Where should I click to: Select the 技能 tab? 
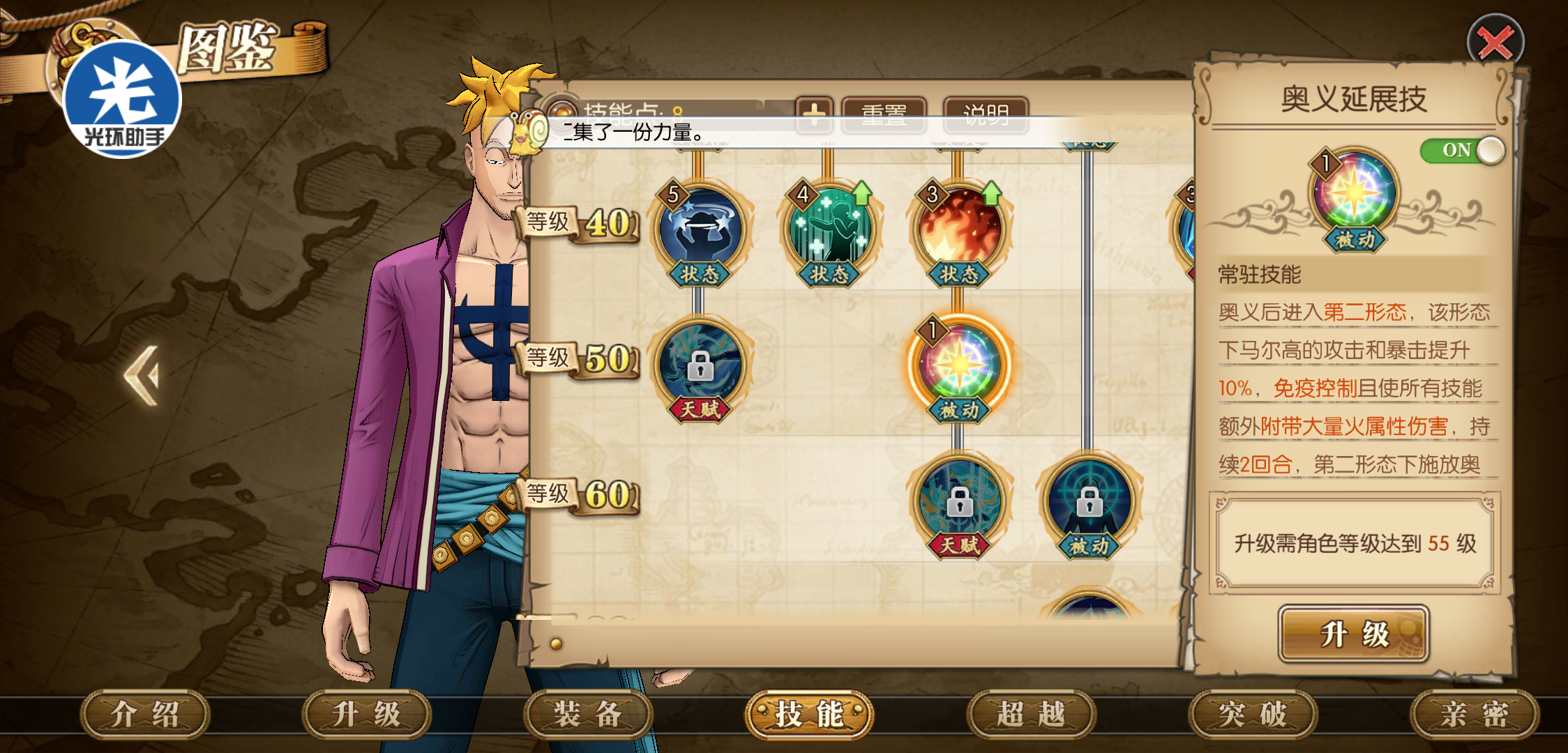[x=809, y=715]
